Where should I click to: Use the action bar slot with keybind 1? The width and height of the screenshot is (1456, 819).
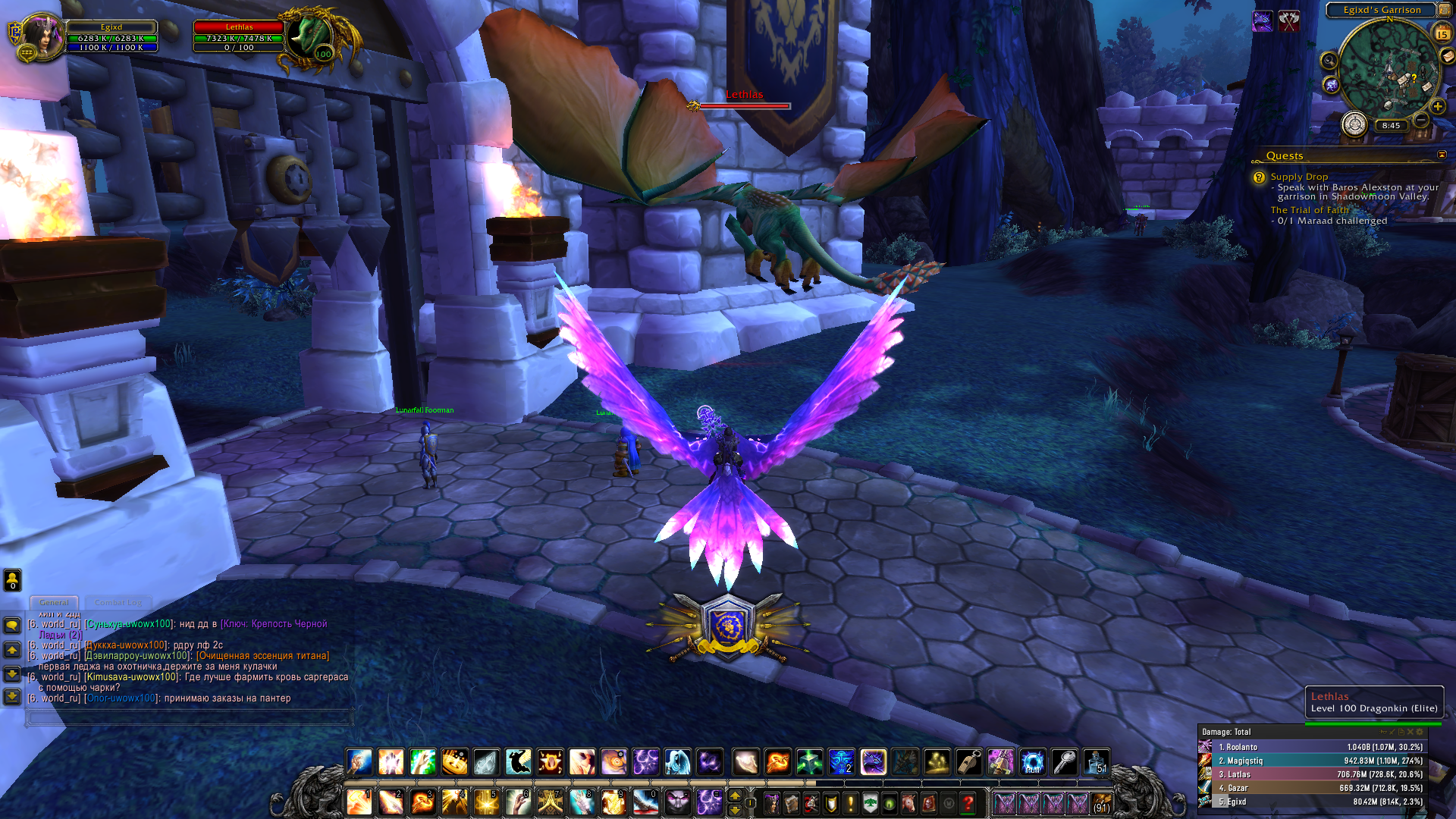[x=359, y=802]
